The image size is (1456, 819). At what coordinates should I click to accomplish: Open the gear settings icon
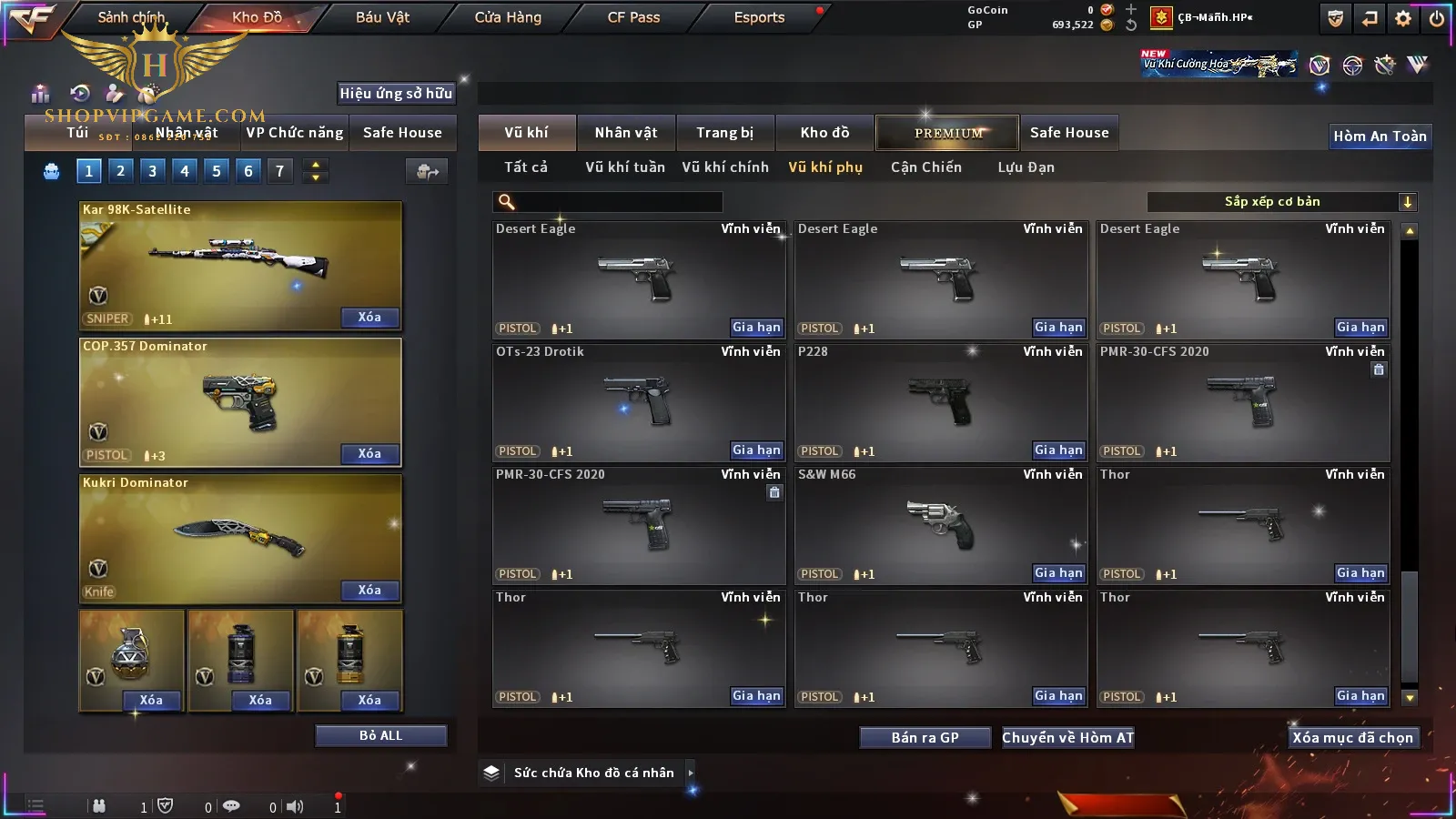pyautogui.click(x=1403, y=18)
